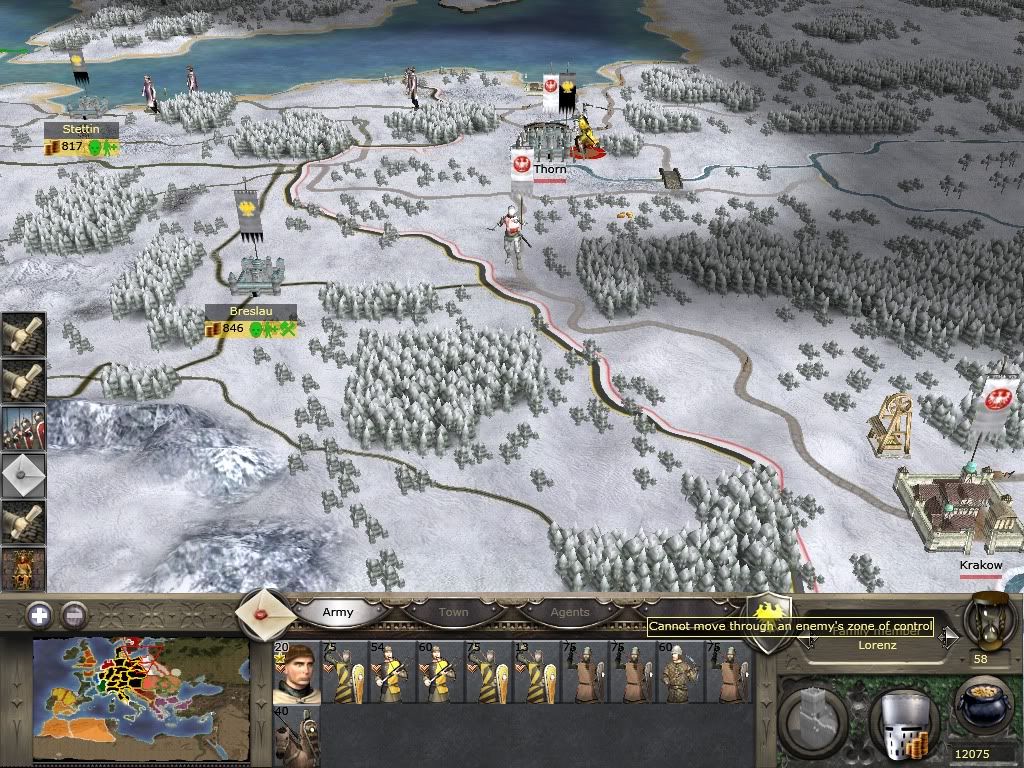Select the Stettin settlement label
Screen dimensions: 1024x768
(81, 130)
